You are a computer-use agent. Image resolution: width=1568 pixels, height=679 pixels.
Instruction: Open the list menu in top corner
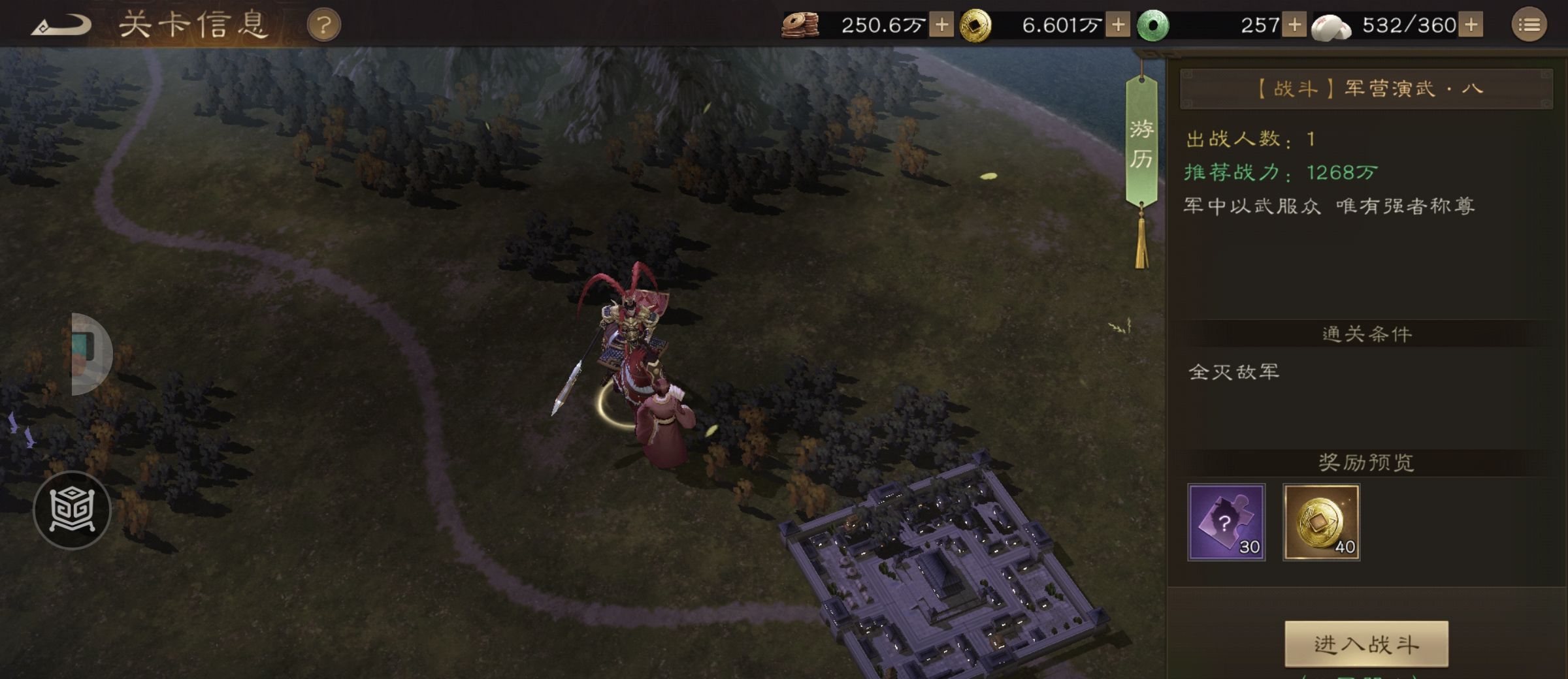[1529, 25]
